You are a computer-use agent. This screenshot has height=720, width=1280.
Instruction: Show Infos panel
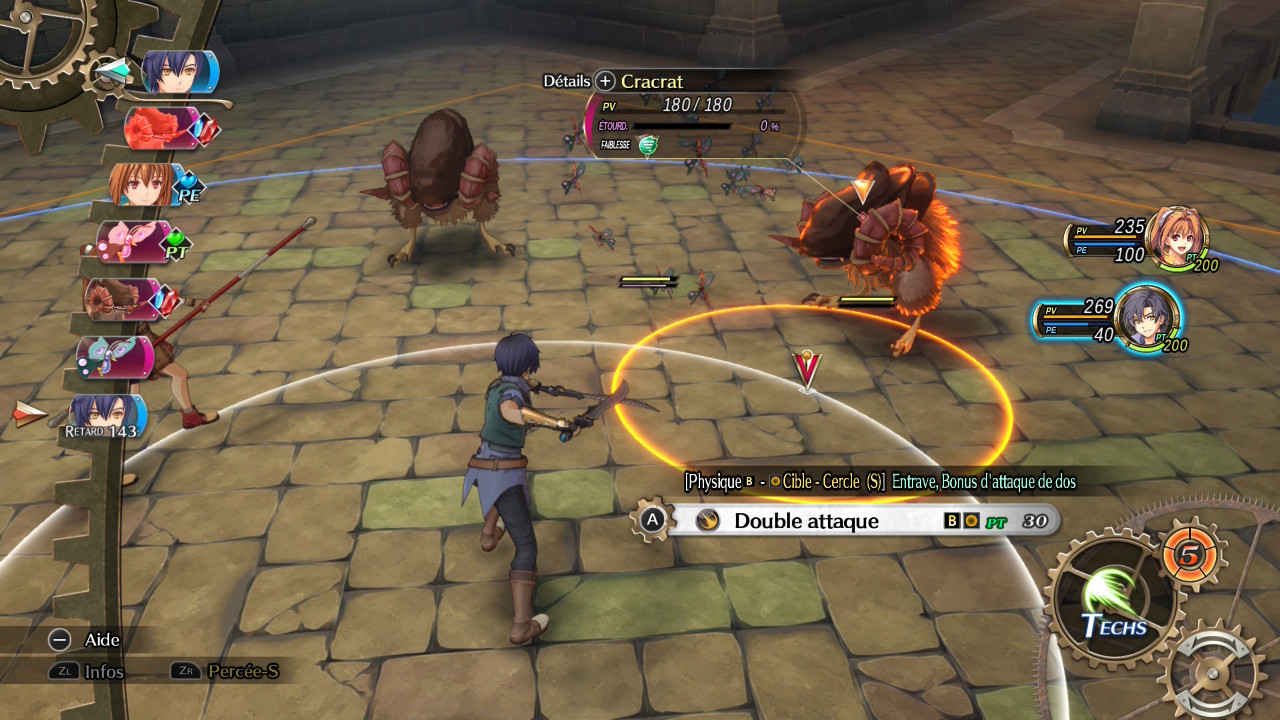tap(63, 671)
